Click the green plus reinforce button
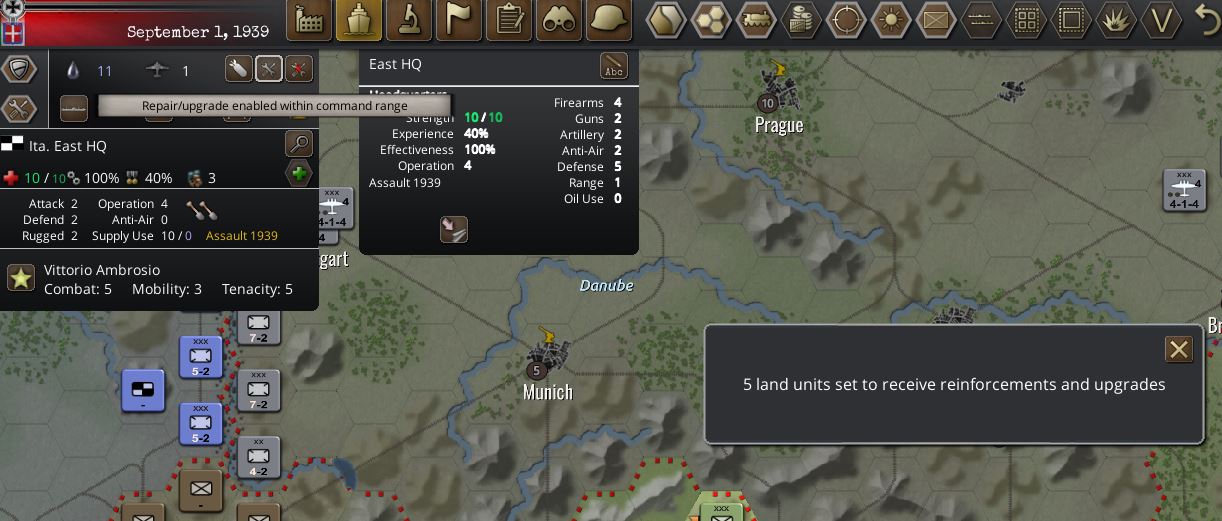The image size is (1222, 521). (299, 174)
